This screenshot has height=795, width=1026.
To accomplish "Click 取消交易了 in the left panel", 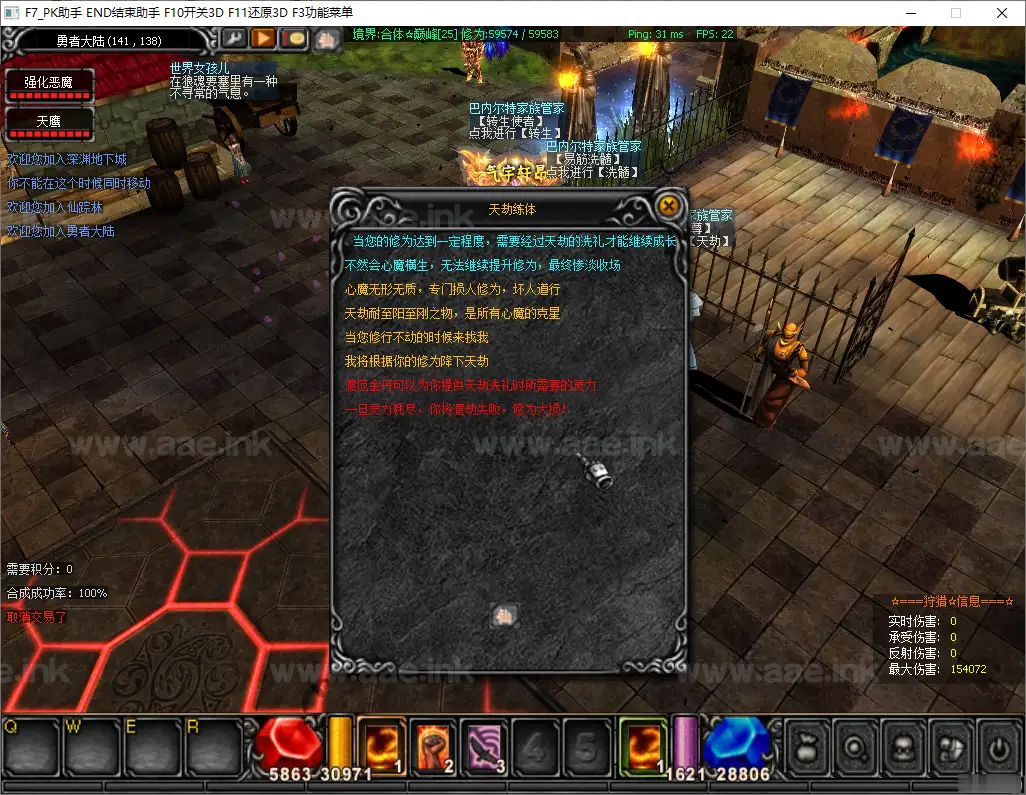I will (37, 617).
